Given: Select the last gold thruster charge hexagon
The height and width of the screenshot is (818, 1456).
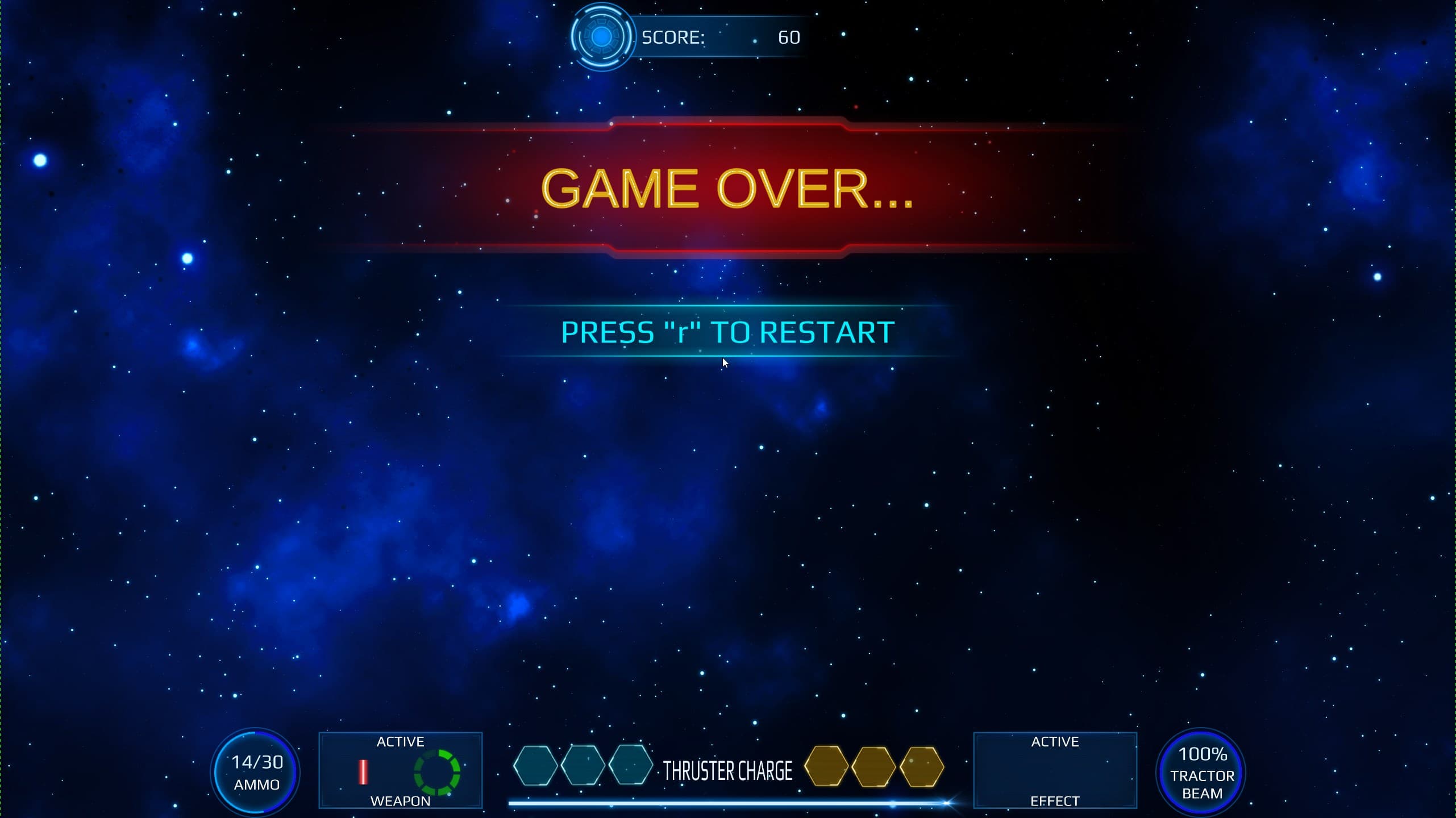Looking at the screenshot, I should click(x=921, y=766).
